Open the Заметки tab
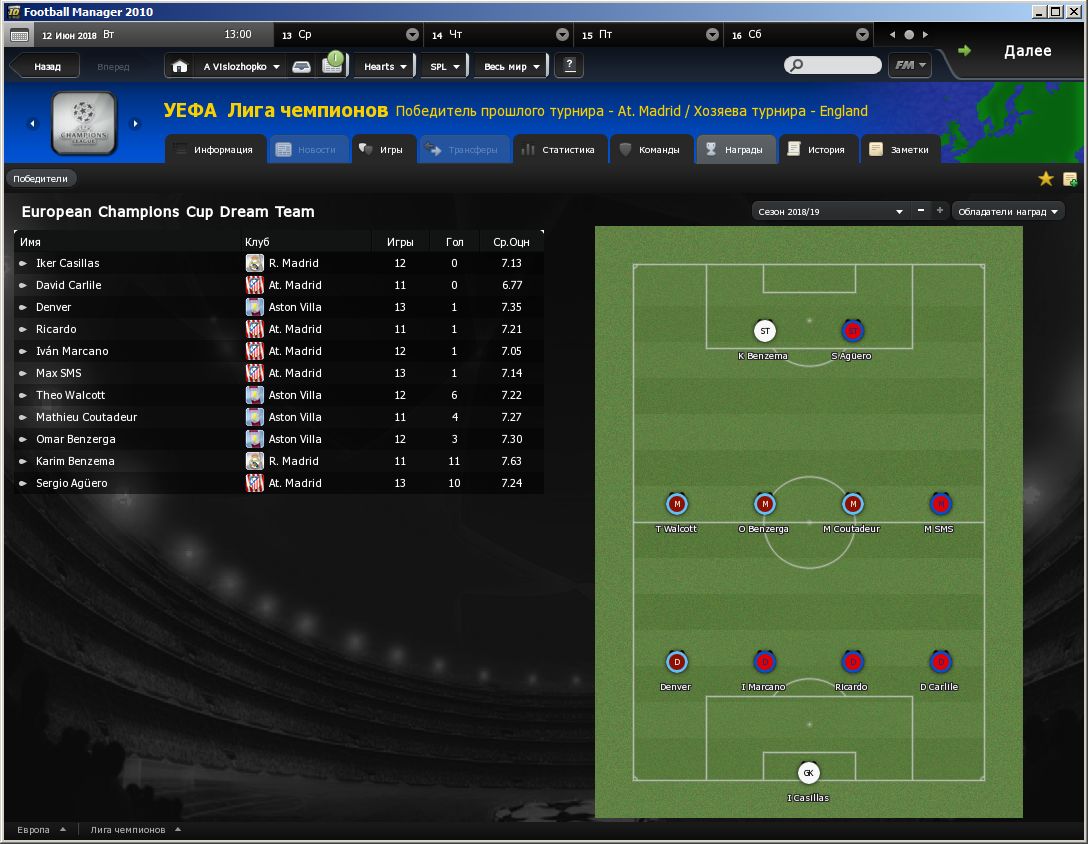 coord(899,150)
